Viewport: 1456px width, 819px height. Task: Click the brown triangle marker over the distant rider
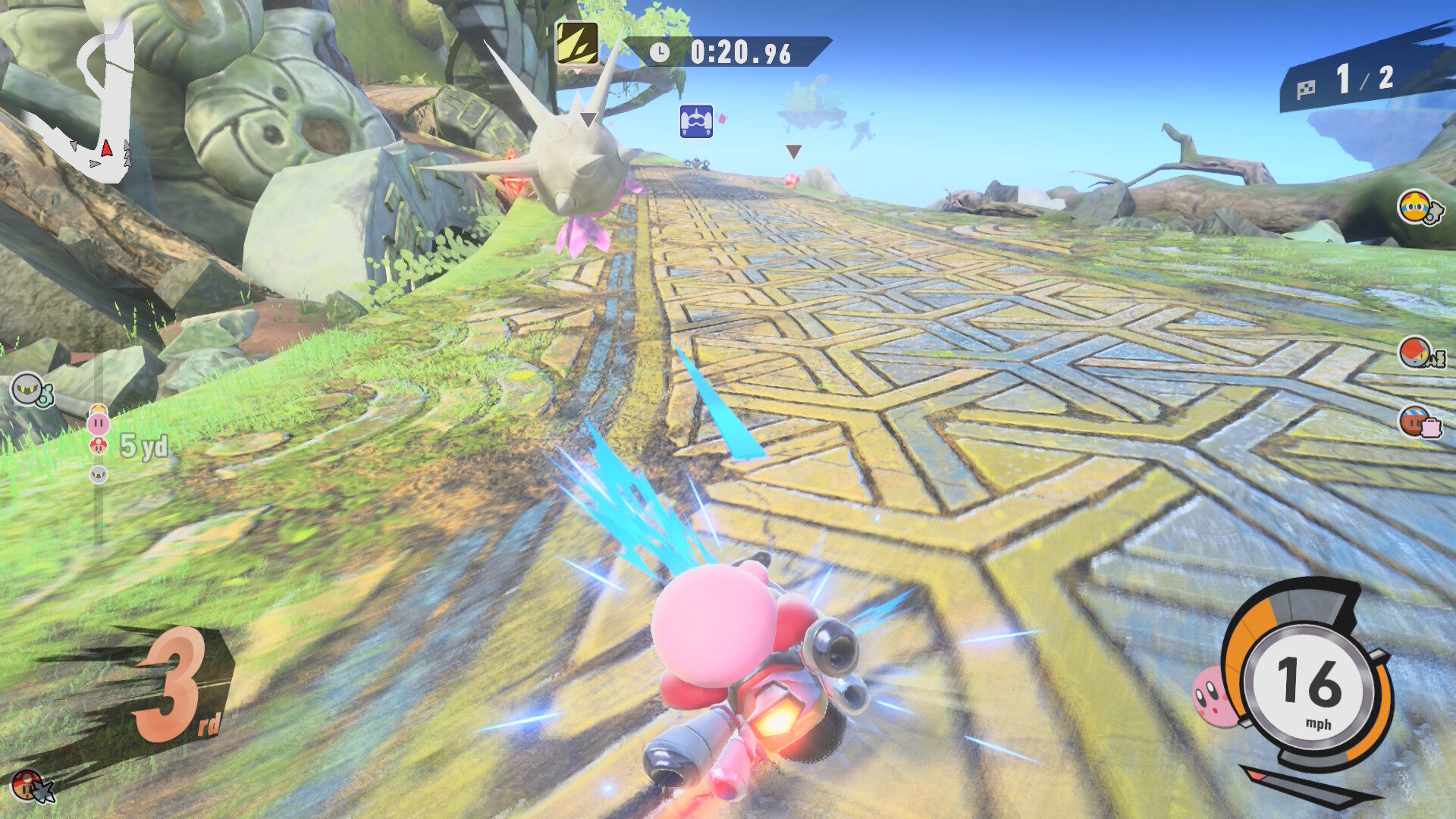tap(793, 151)
